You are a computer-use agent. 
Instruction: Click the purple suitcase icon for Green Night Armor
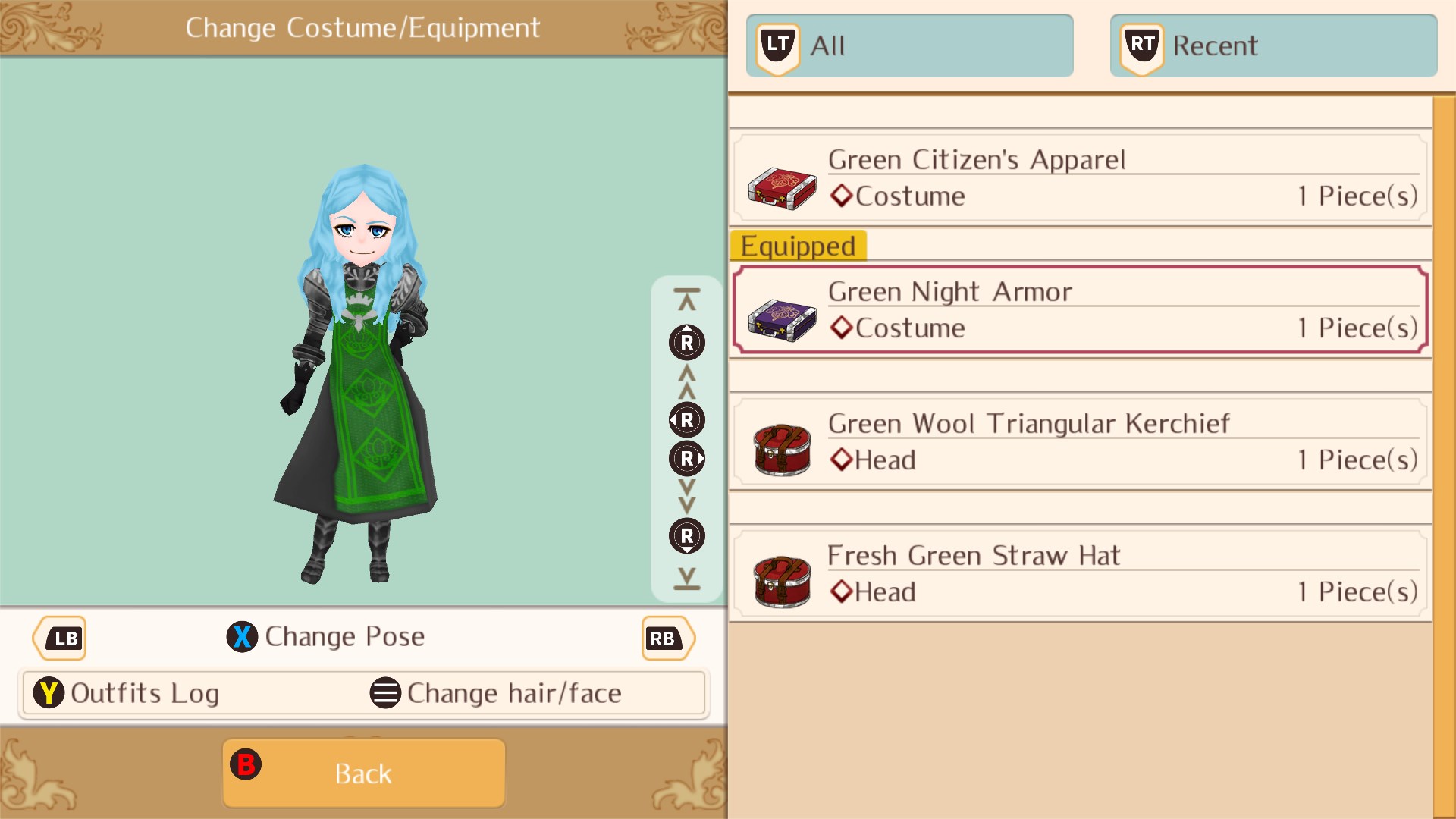783,320
